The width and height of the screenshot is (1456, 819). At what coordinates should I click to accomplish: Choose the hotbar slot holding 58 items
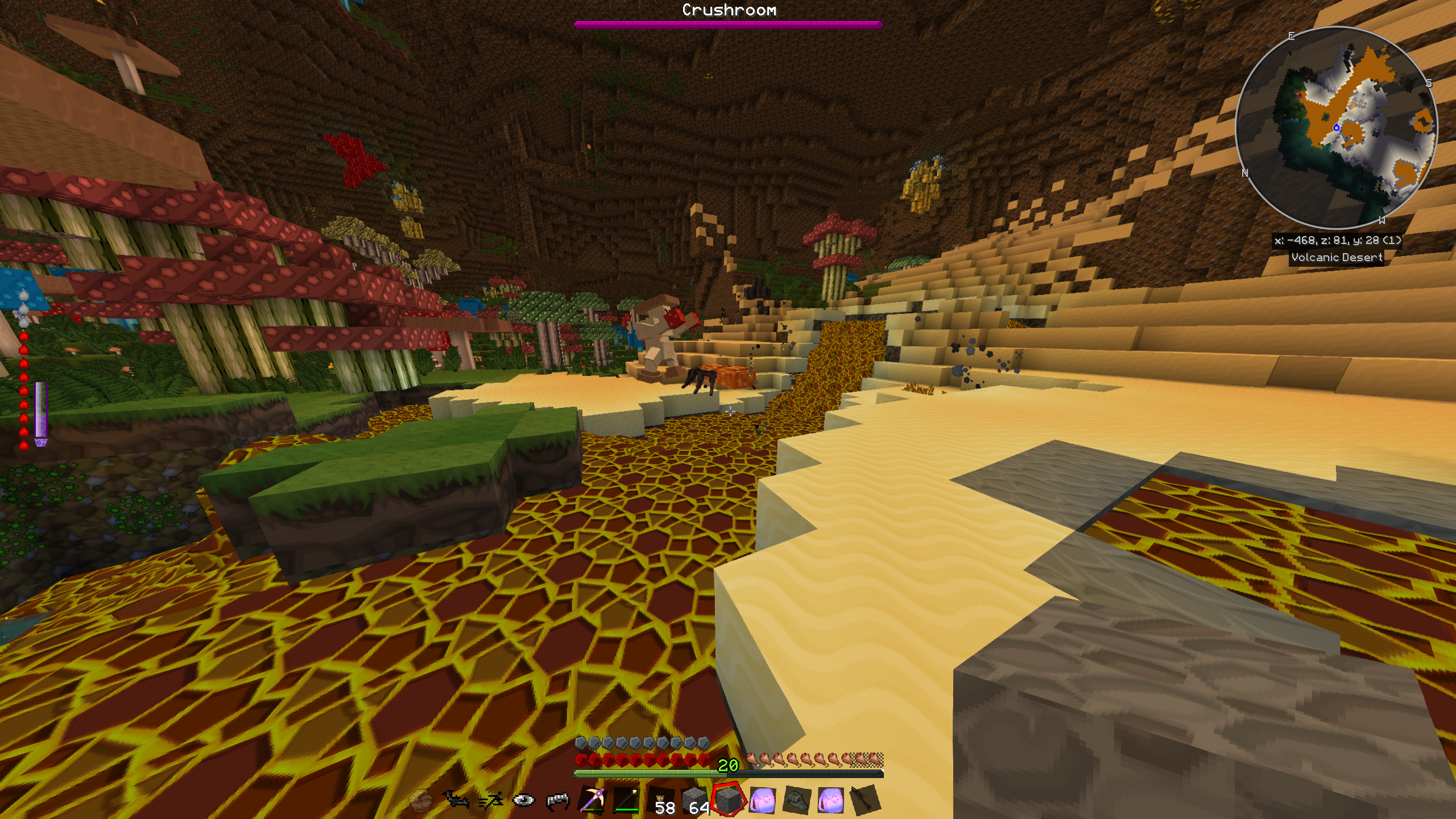[660, 800]
